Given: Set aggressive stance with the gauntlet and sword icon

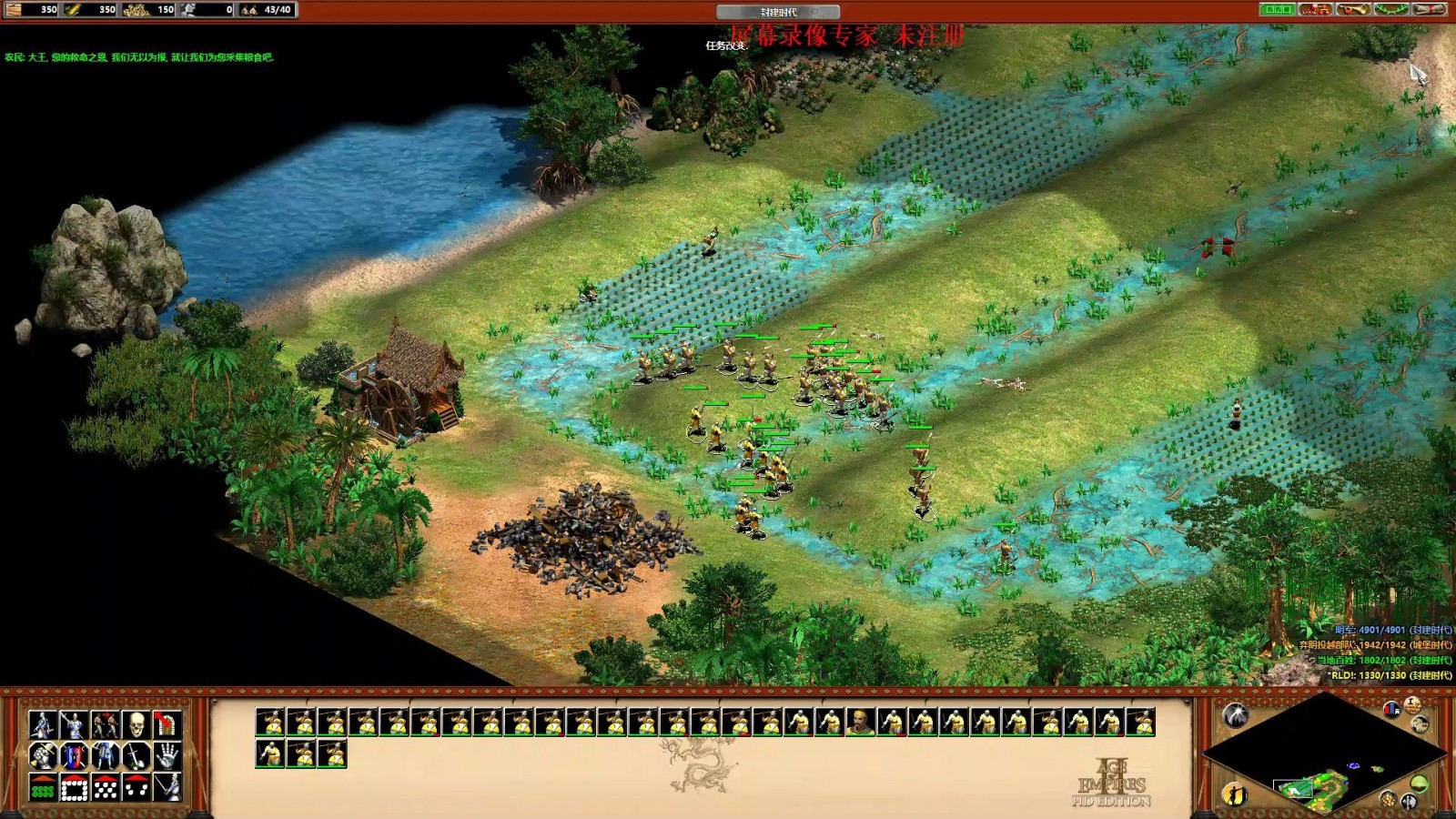Looking at the screenshot, I should pyautogui.click(x=43, y=756).
